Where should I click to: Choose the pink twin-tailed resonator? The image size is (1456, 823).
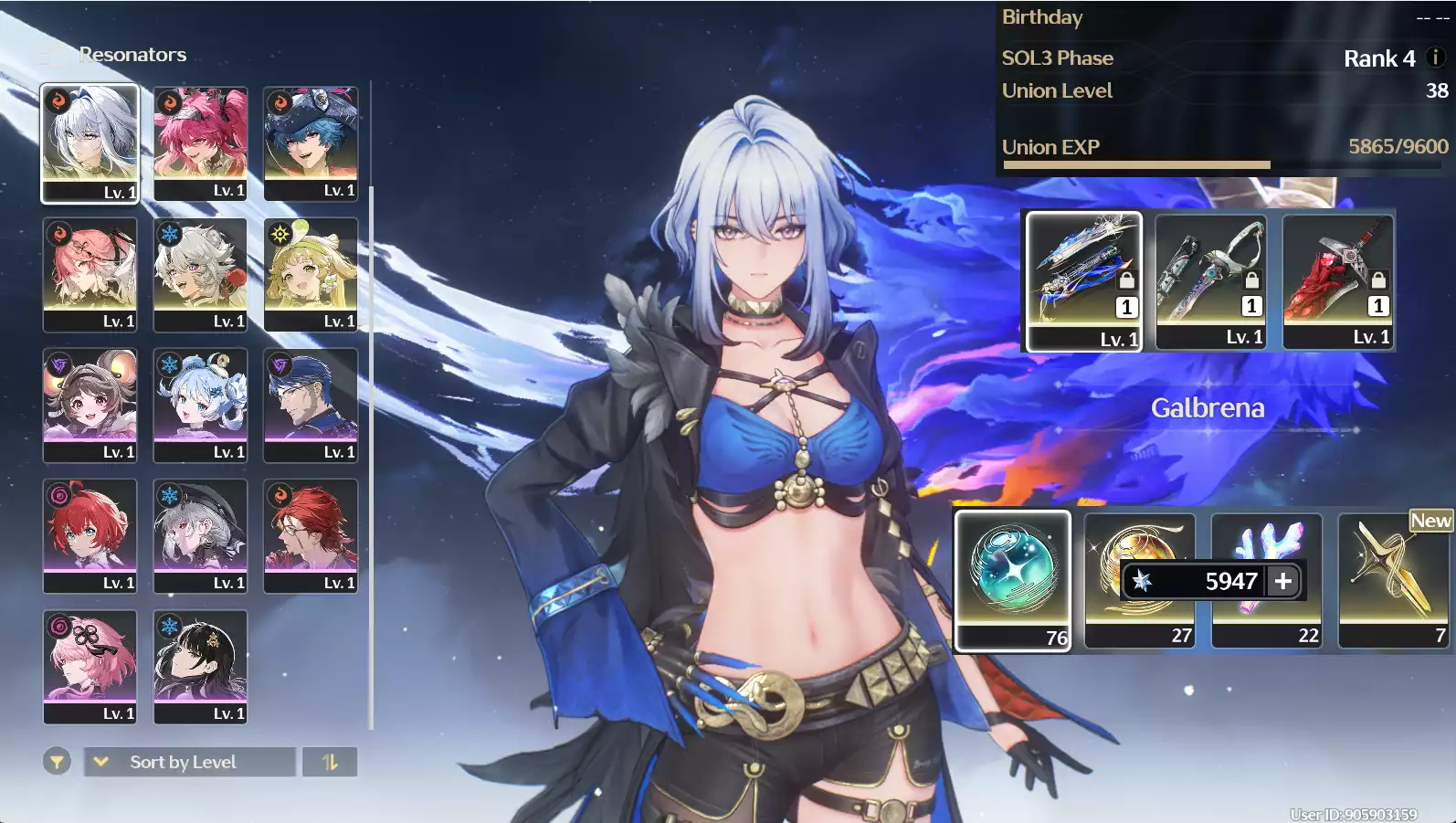point(200,142)
